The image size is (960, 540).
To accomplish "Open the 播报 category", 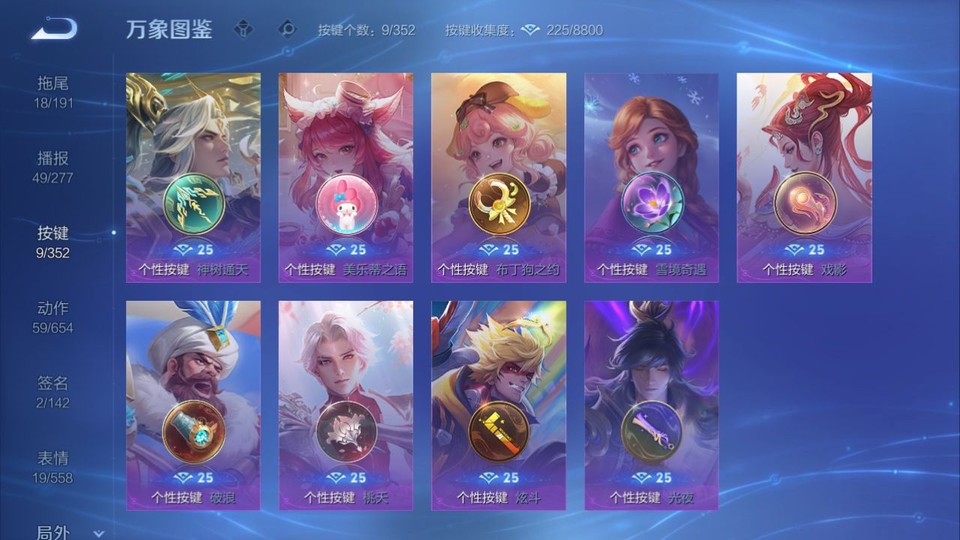I will 53,166.
